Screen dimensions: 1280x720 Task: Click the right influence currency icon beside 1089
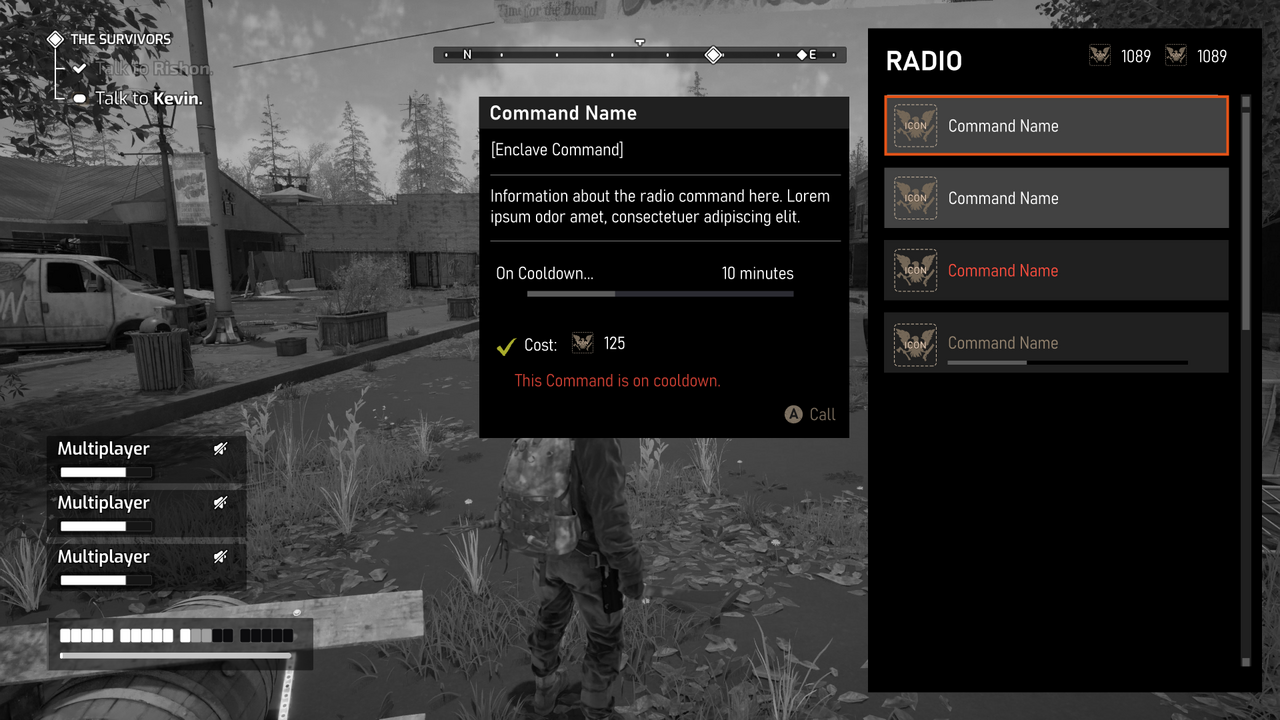[1176, 56]
